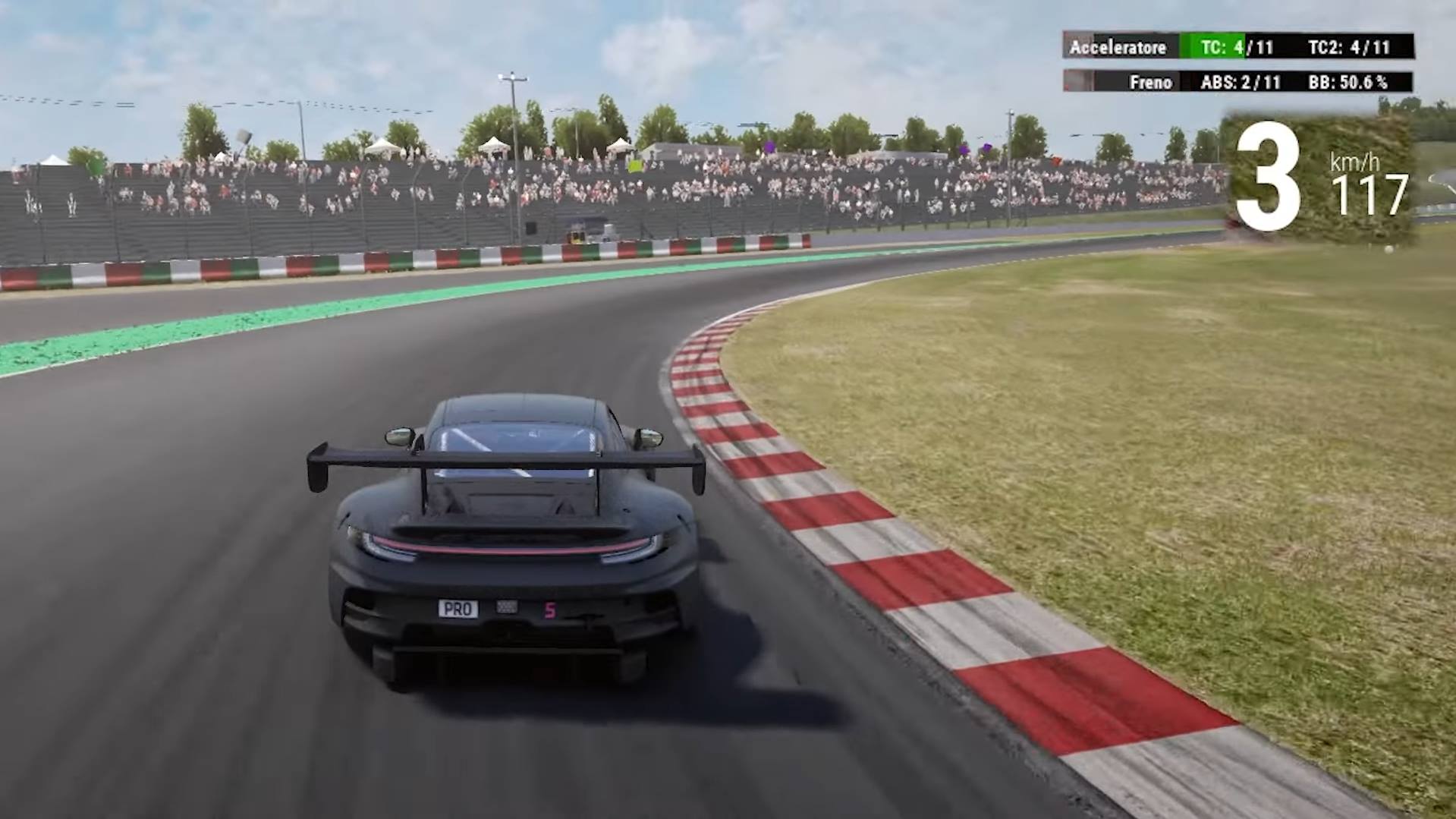Click the PRO license plate on the car
Screen dimensions: 1456x819
(458, 607)
